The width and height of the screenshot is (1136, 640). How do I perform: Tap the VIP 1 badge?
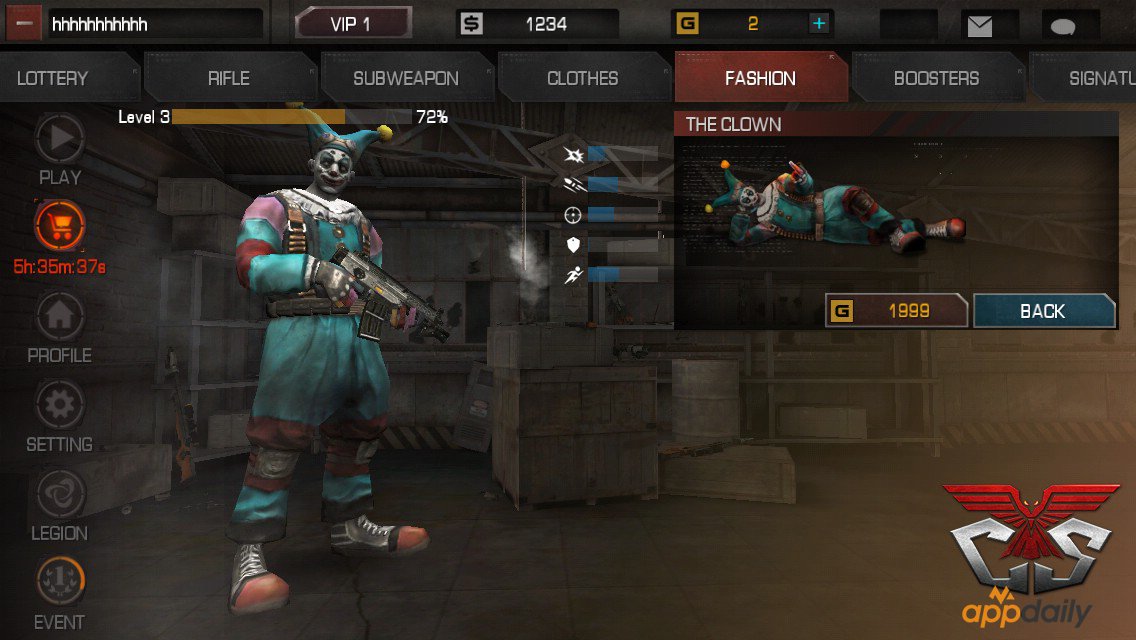(x=351, y=24)
